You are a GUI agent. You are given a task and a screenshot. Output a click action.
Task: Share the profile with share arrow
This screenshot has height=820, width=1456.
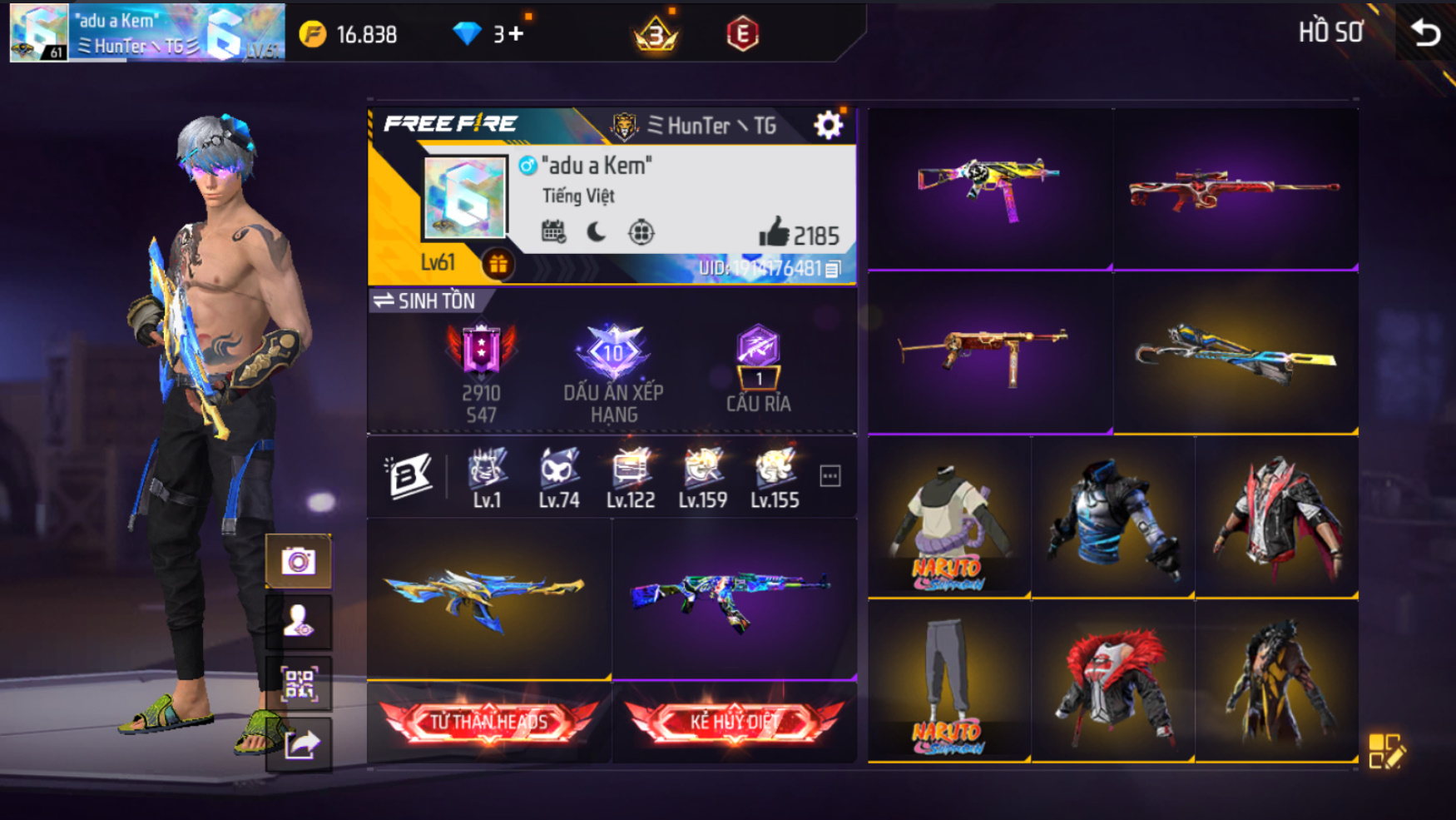click(x=300, y=743)
